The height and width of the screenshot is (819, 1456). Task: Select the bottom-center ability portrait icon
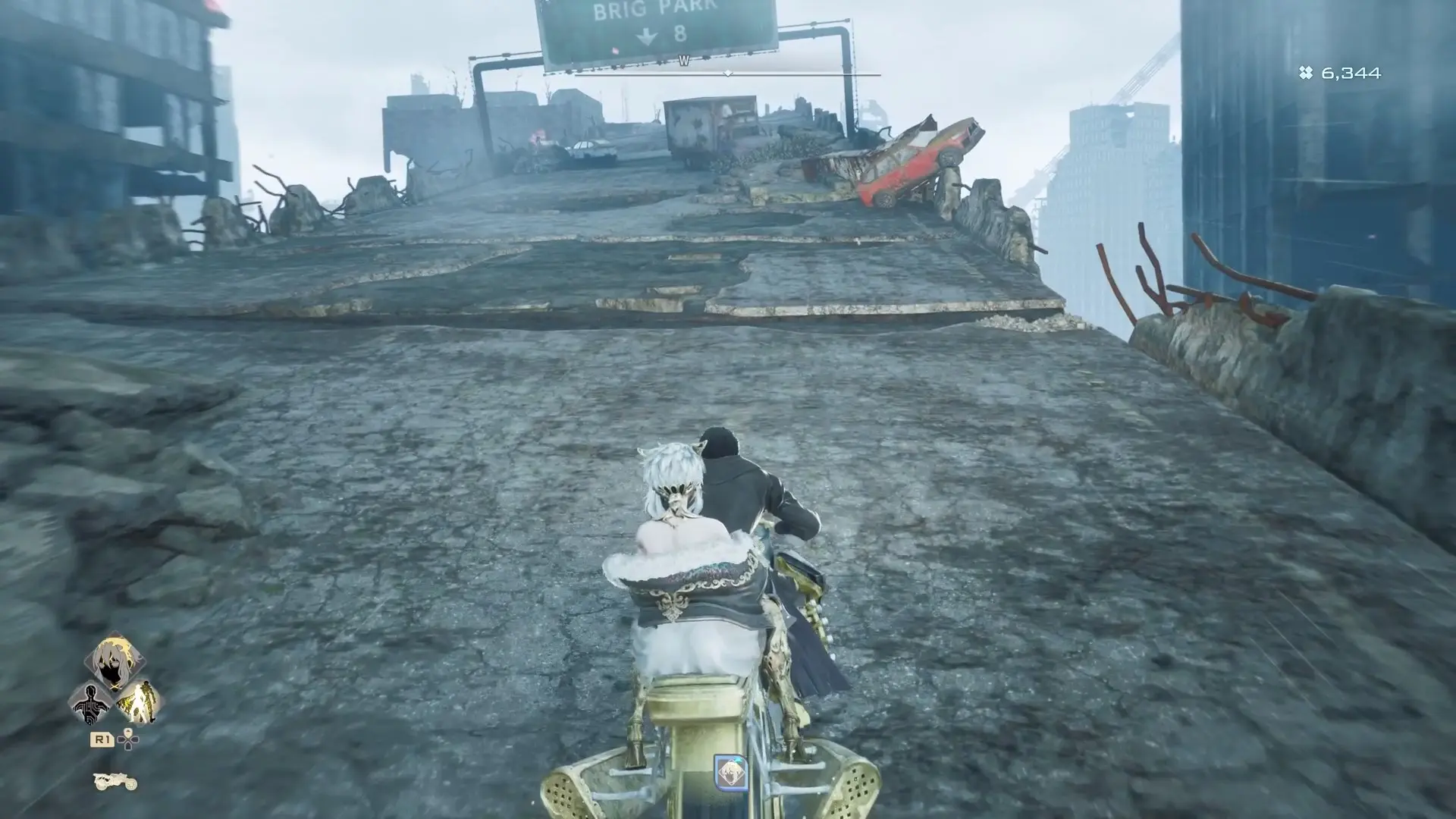(x=732, y=773)
